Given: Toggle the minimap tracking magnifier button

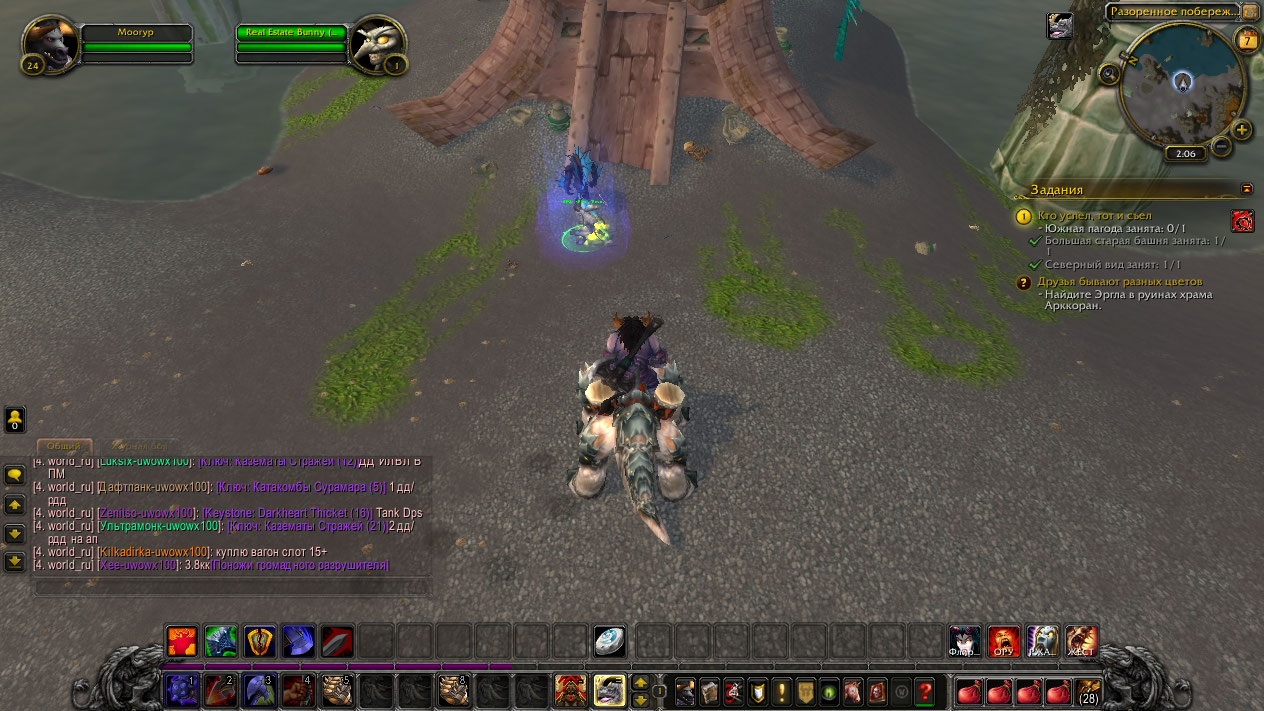Looking at the screenshot, I should [1108, 73].
